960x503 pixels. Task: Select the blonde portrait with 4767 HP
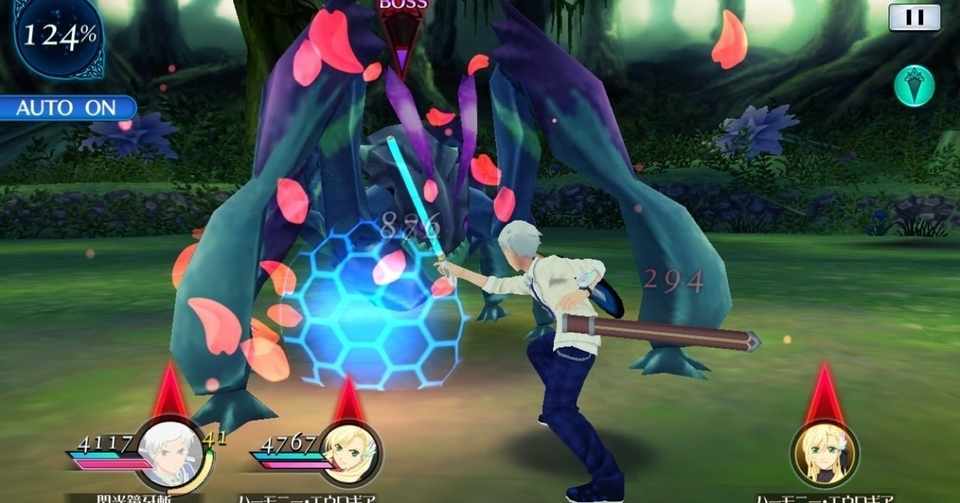coord(349,452)
